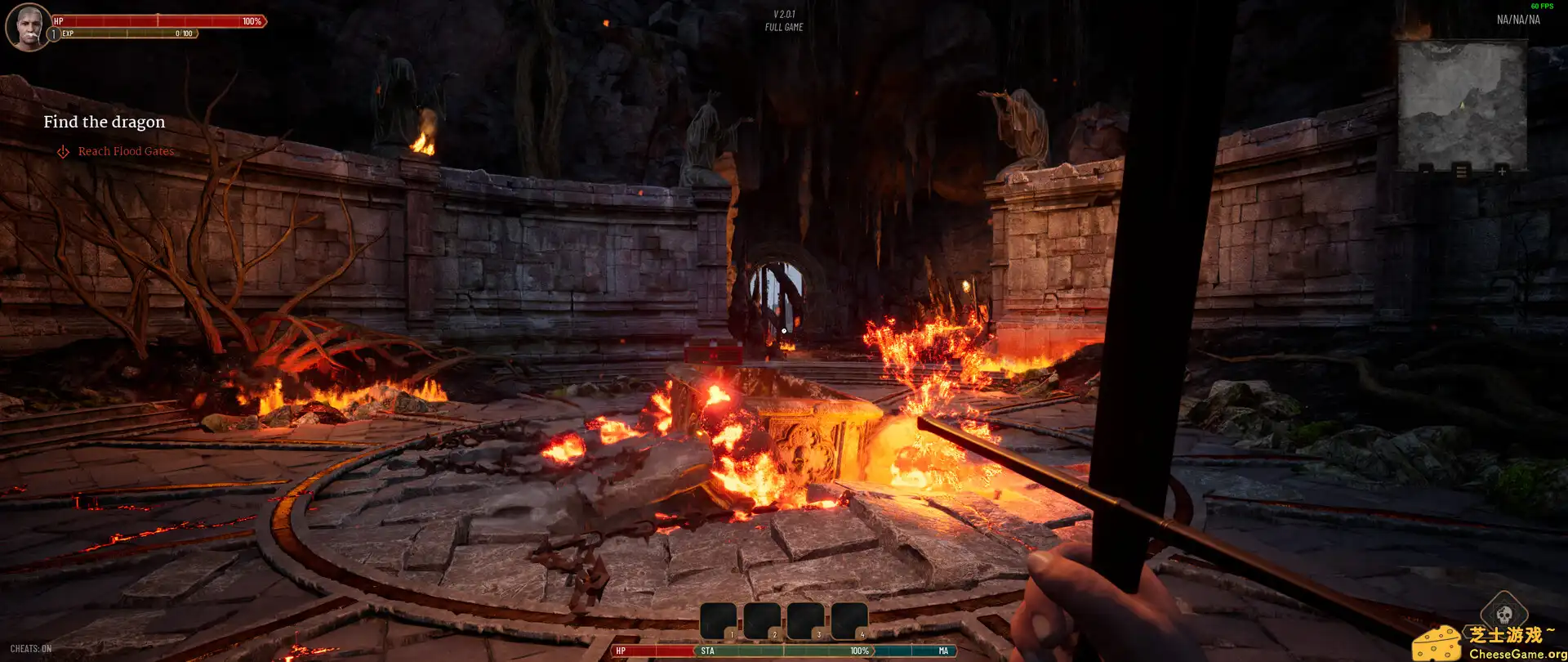Expand the minimap panel
This screenshot has width=1568, height=662.
(1462, 106)
